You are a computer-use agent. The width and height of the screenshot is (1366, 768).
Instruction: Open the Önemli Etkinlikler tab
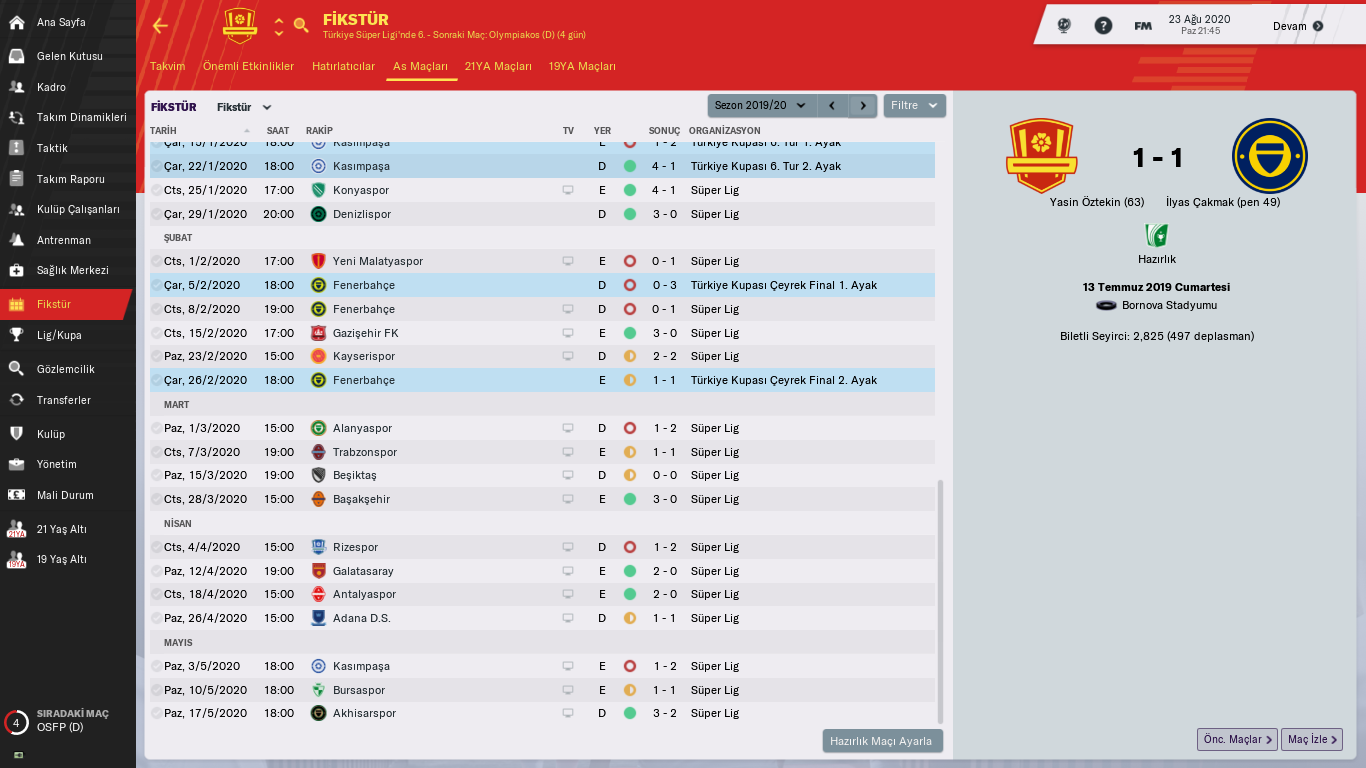[248, 66]
